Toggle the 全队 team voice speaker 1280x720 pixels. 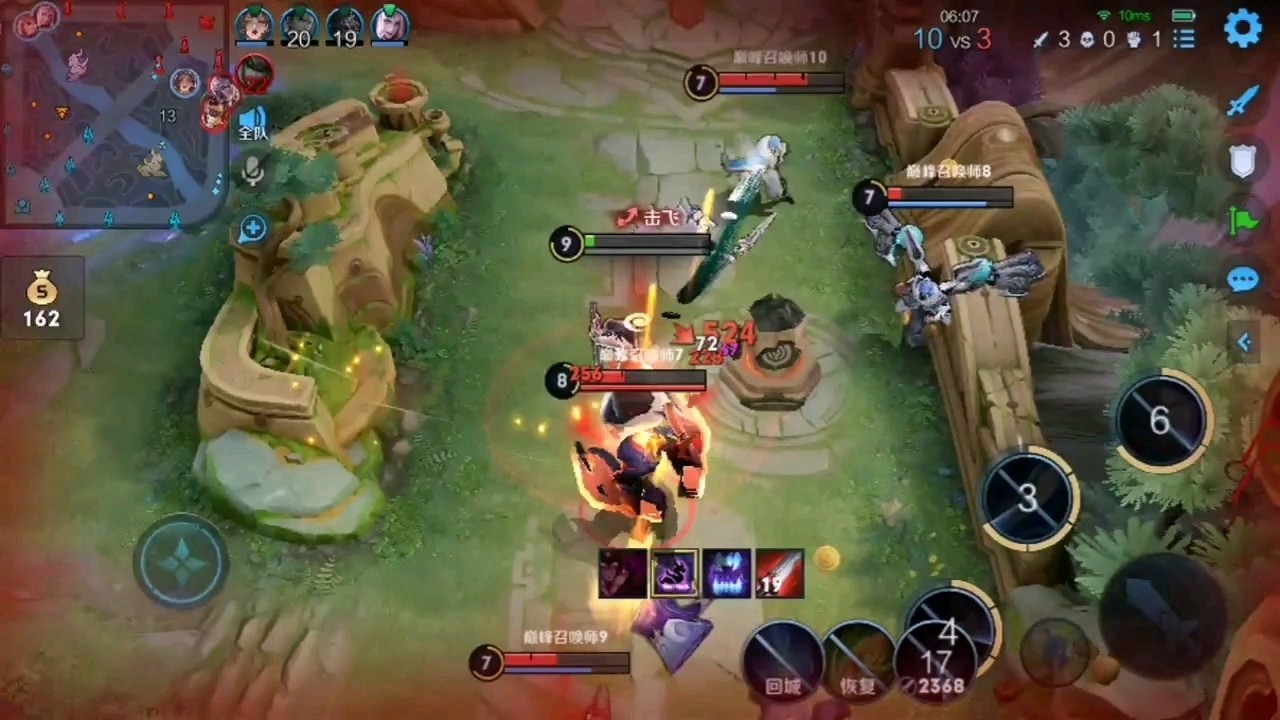click(x=252, y=124)
